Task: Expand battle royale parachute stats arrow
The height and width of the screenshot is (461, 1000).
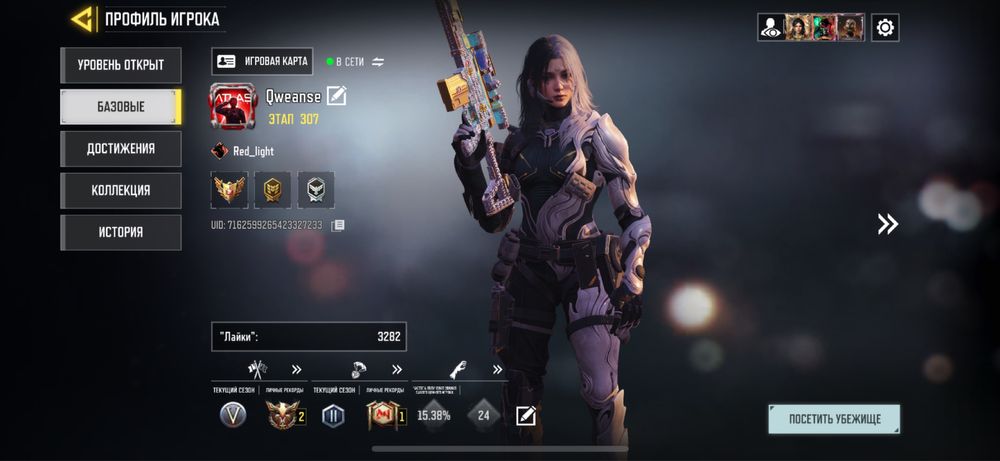Action: tap(396, 369)
